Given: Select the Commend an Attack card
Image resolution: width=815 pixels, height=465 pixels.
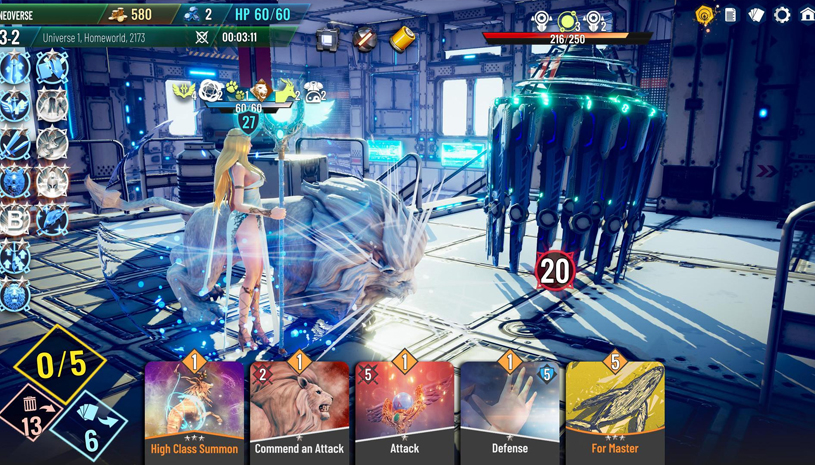Looking at the screenshot, I should [299, 412].
